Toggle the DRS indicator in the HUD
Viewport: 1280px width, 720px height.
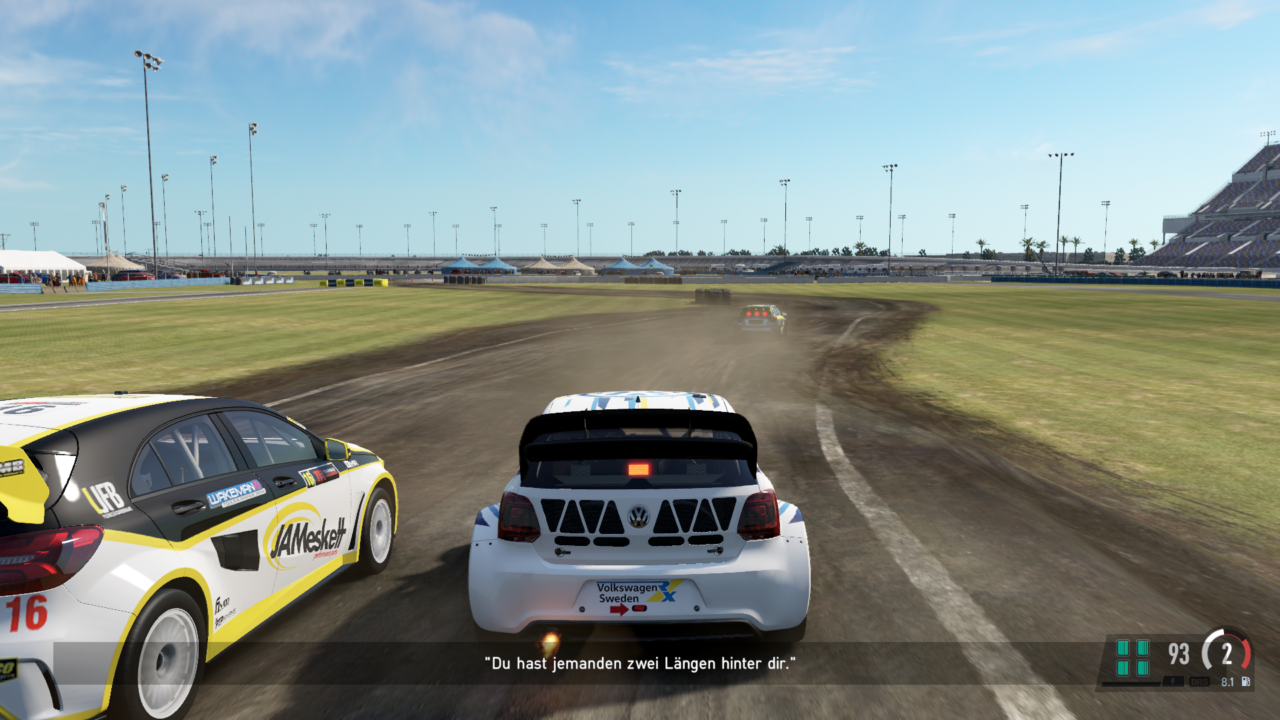point(1199,682)
